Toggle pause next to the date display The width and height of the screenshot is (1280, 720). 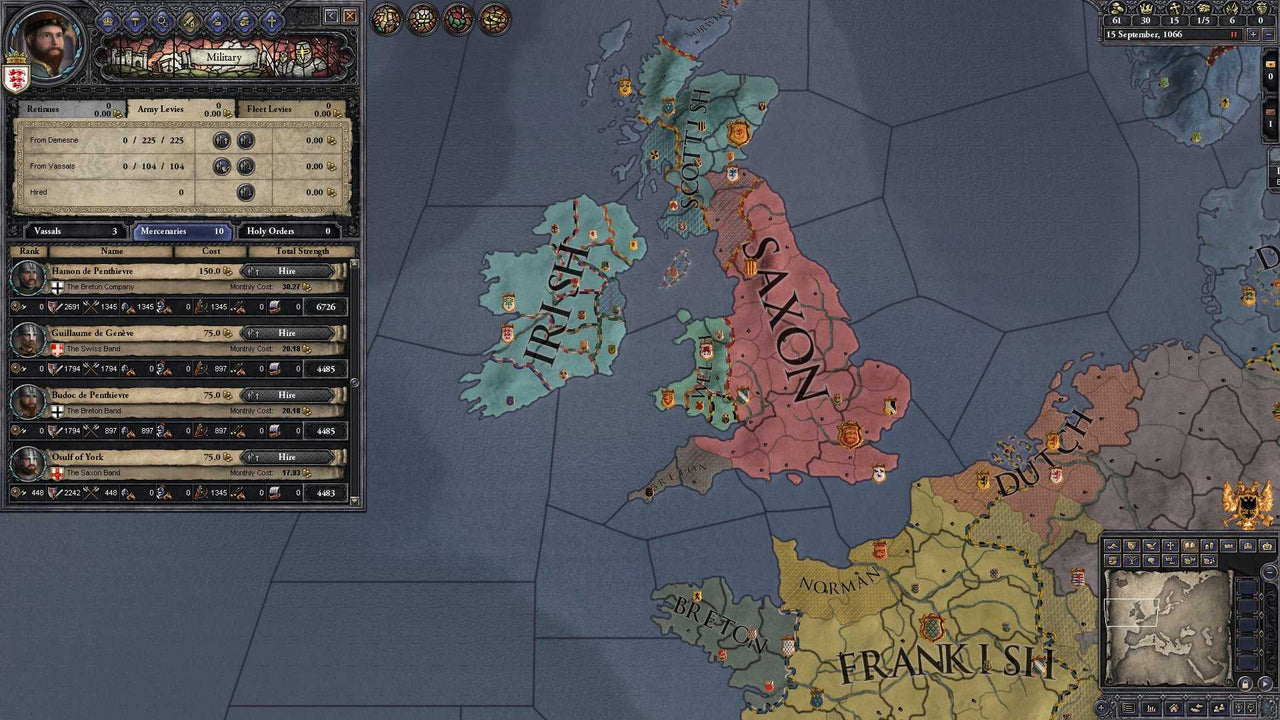pos(1234,34)
